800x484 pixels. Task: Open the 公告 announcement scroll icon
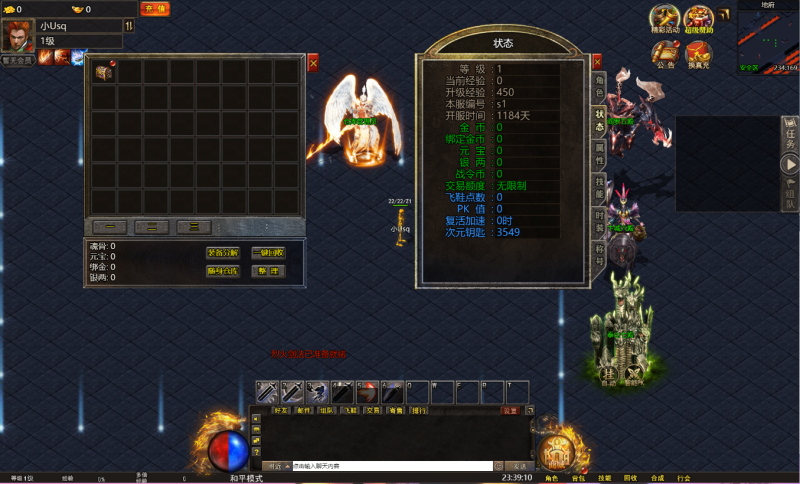point(666,54)
